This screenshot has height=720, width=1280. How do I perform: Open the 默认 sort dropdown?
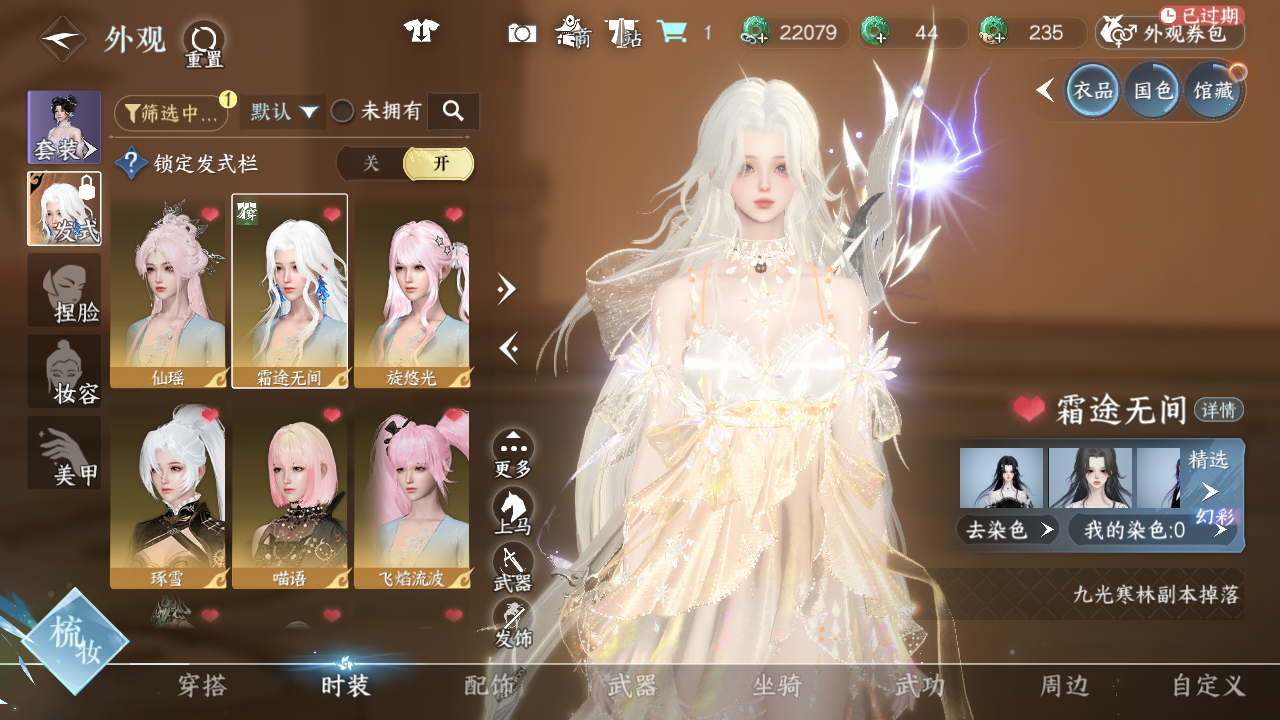pos(283,112)
